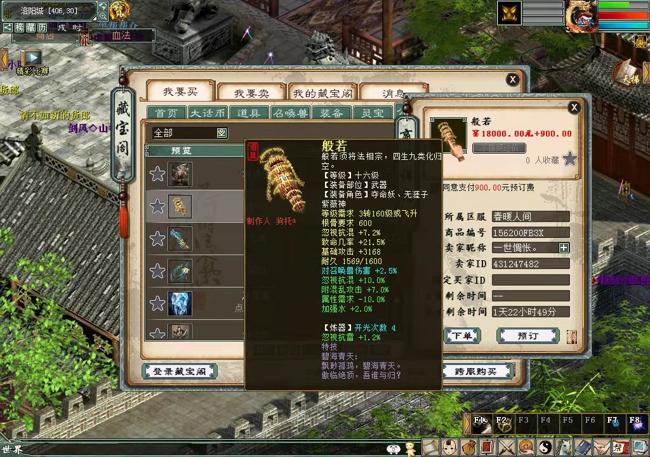Close the 藏宝阁 main window
Viewport: 650px width, 457px height.
coord(512,79)
